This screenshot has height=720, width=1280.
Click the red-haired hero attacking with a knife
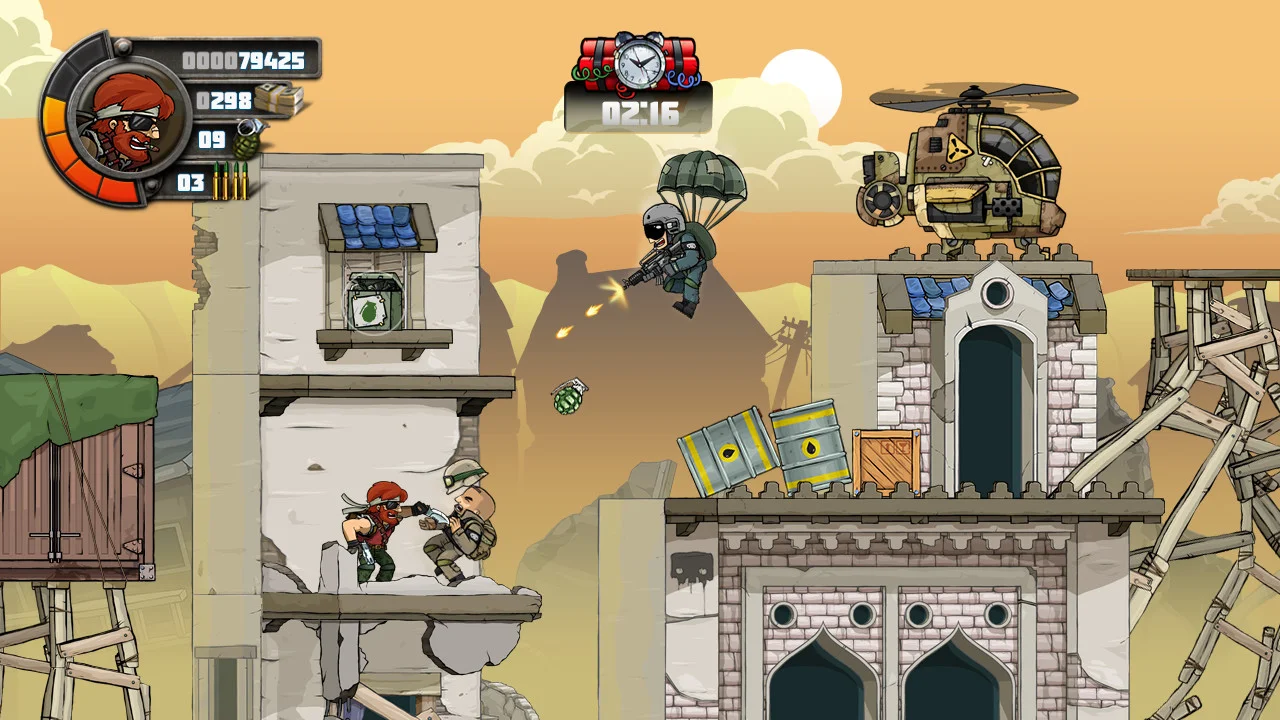(x=375, y=530)
